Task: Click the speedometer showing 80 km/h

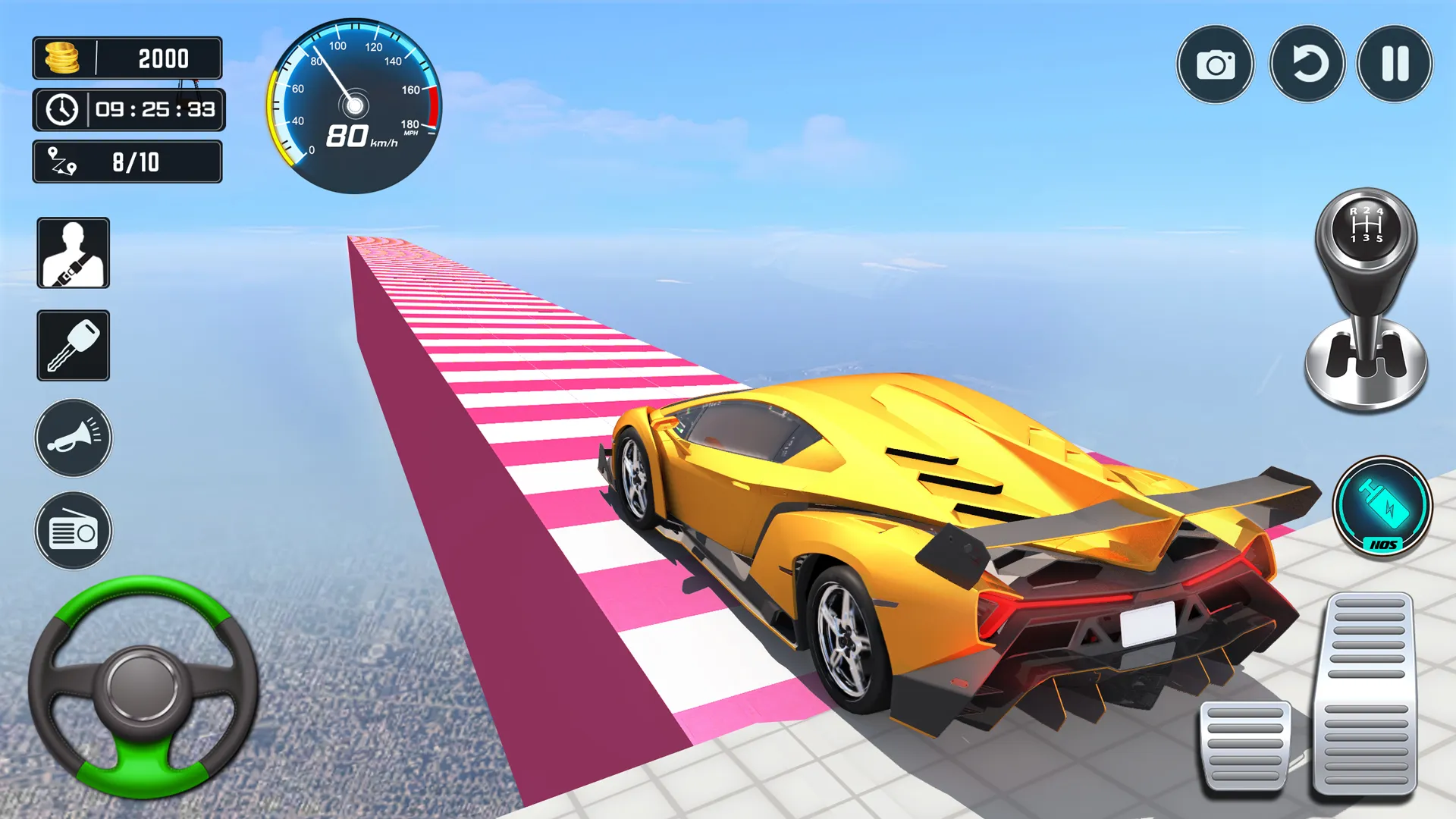Action: pyautogui.click(x=353, y=105)
